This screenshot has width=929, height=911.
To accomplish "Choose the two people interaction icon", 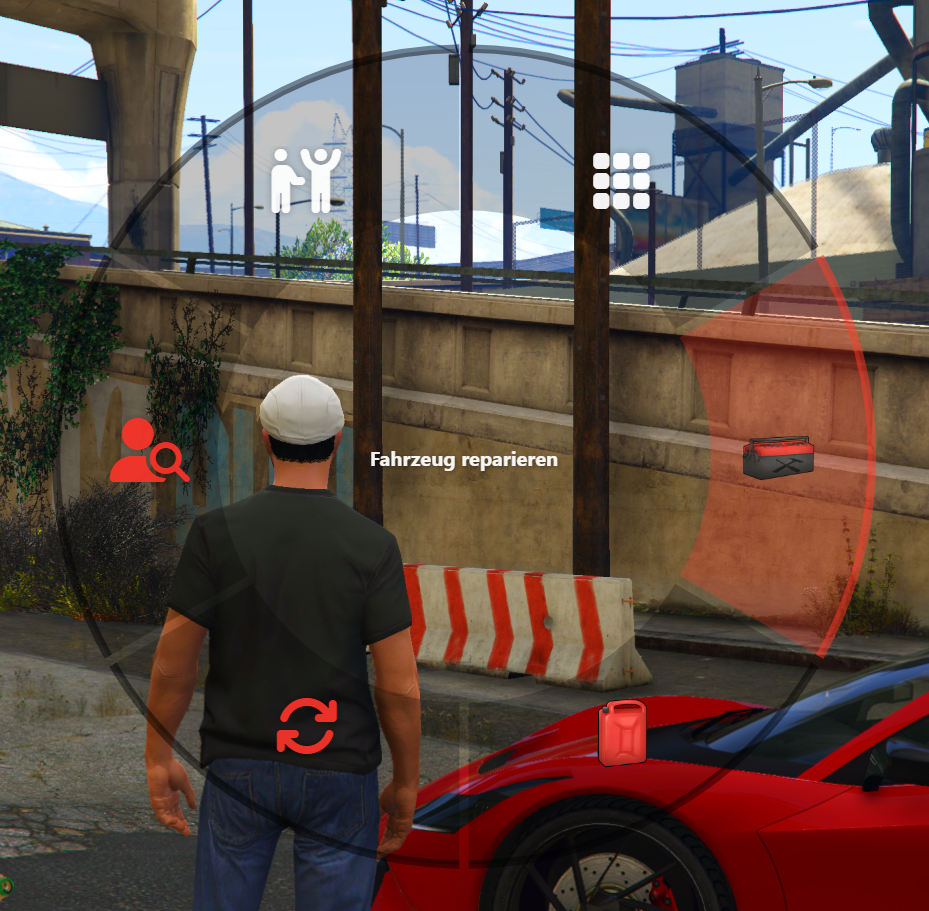I will [306, 180].
